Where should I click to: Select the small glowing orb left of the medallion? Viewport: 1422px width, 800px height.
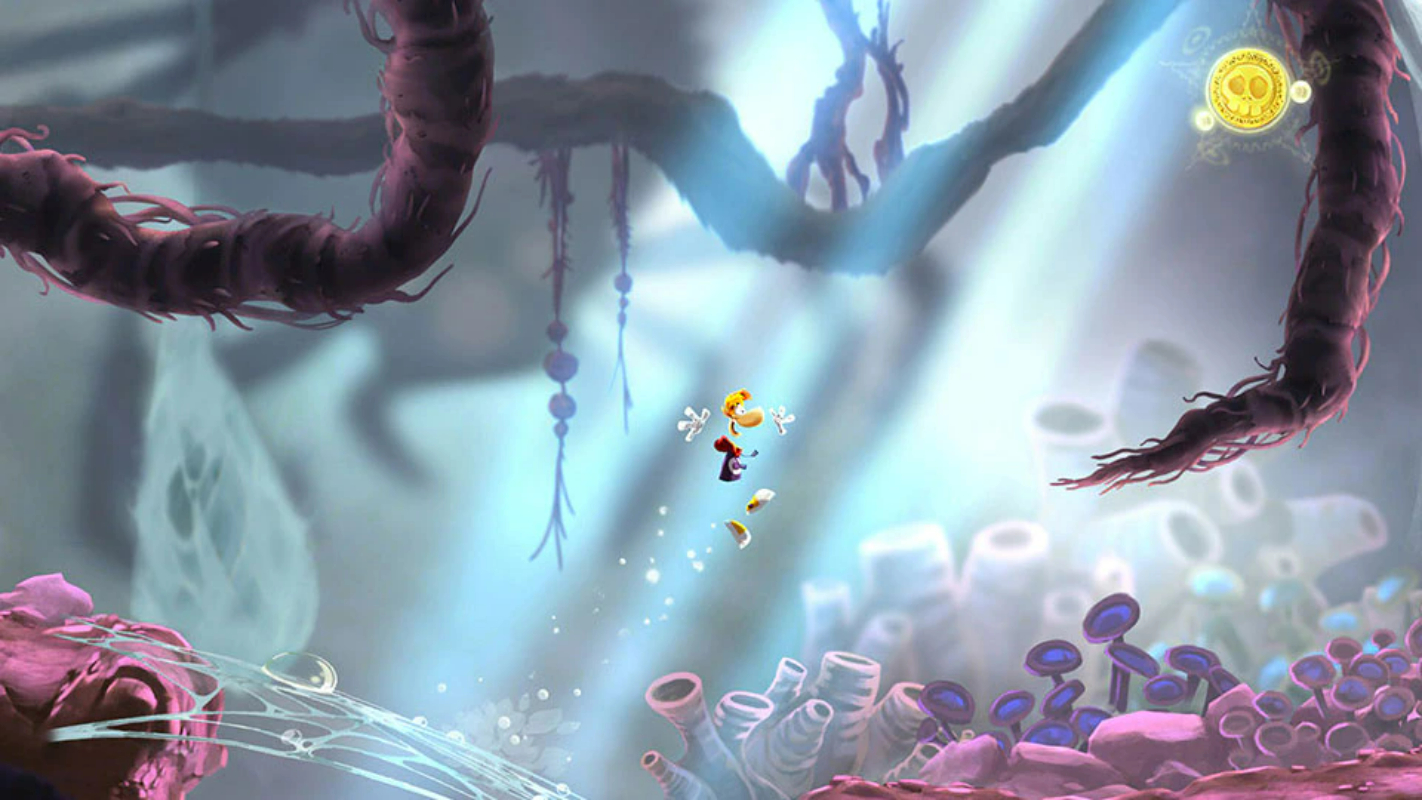click(1204, 119)
